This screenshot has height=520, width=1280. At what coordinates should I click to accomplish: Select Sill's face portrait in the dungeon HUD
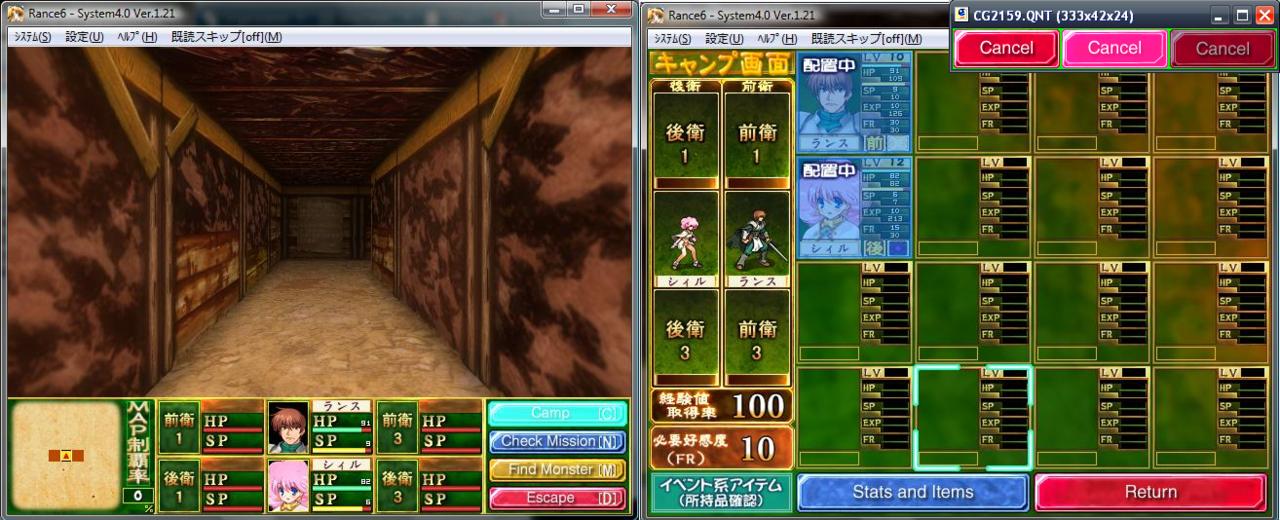click(289, 485)
